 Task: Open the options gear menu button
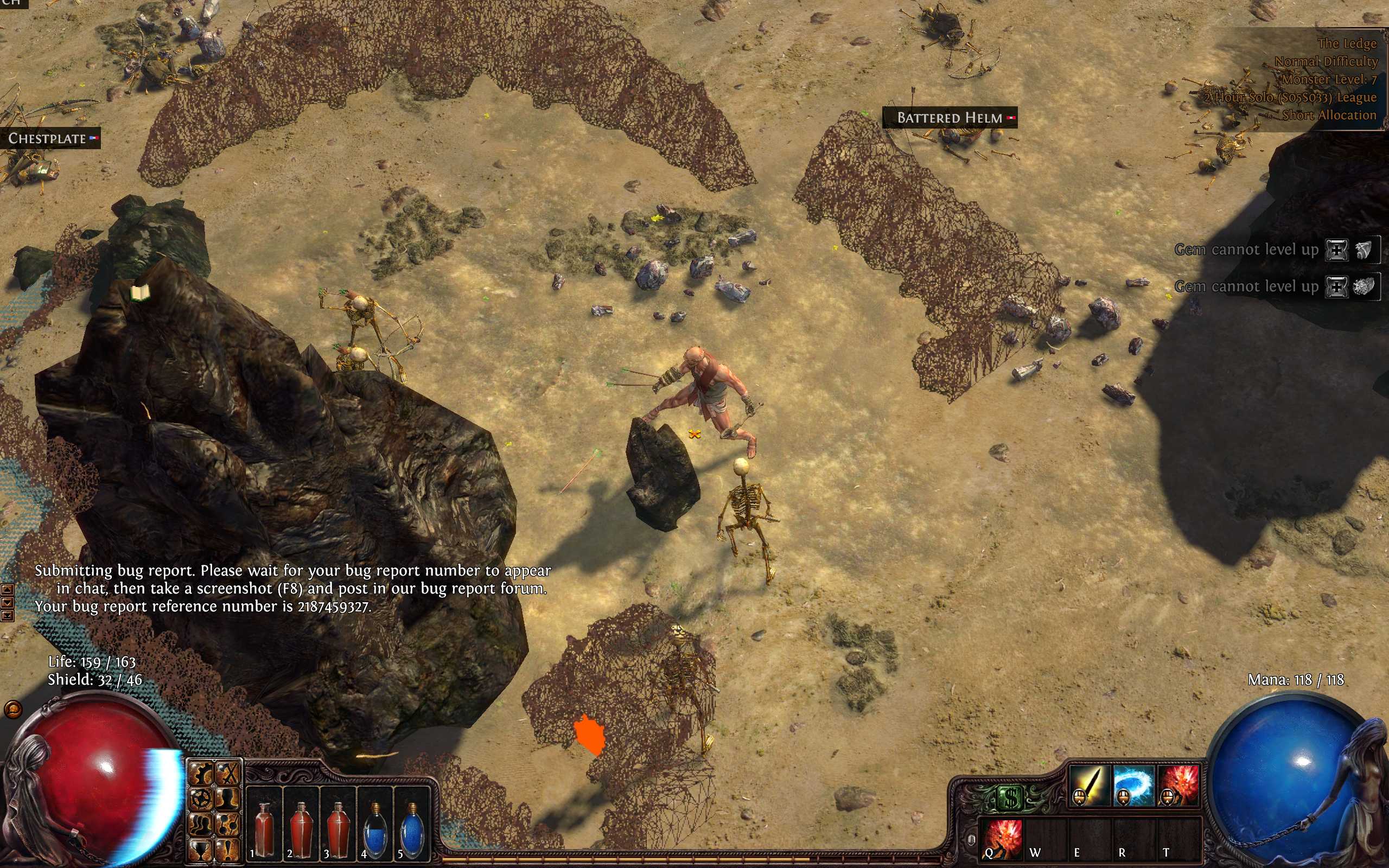pos(201,775)
